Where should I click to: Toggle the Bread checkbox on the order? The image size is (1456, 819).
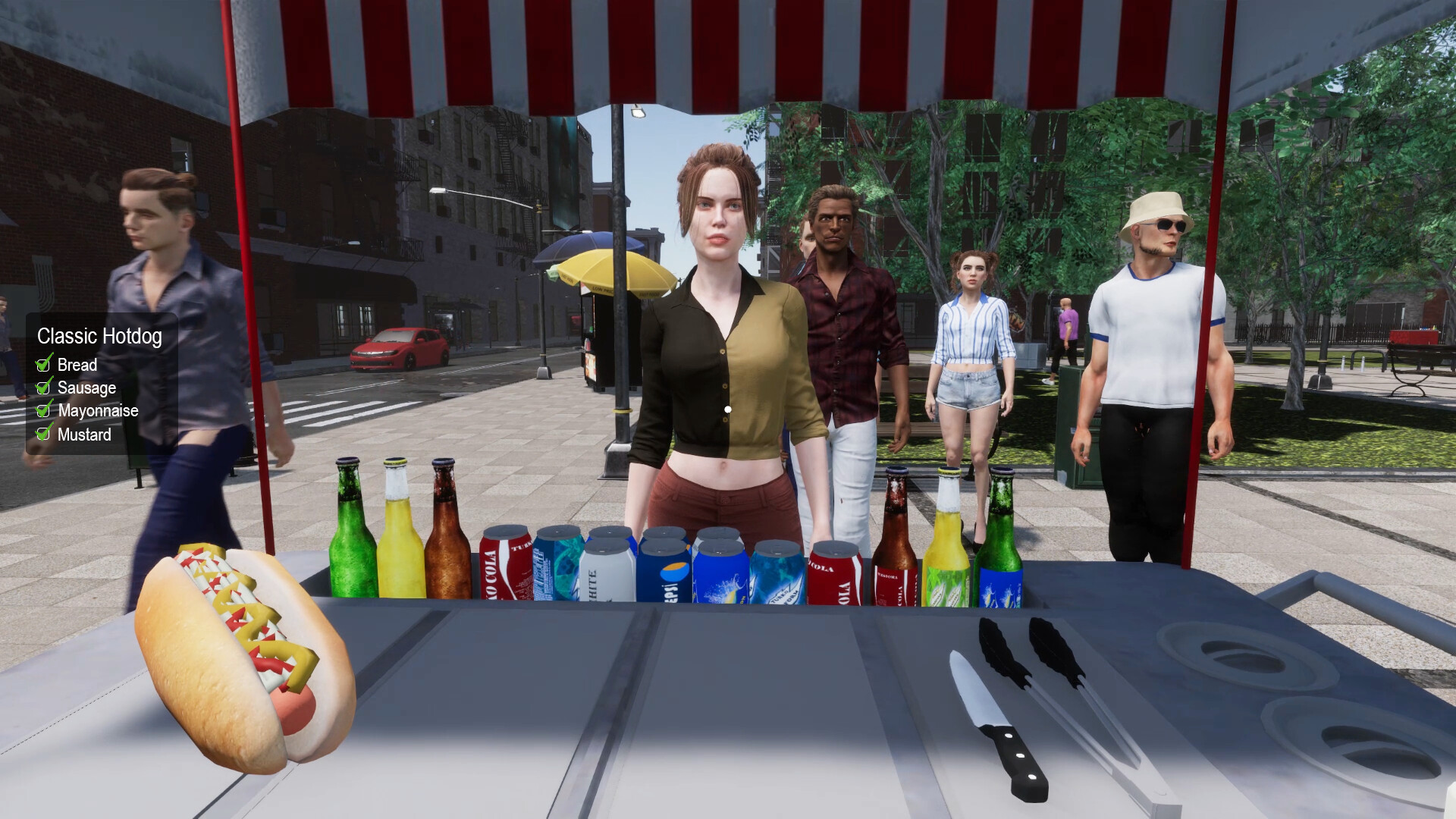(44, 365)
